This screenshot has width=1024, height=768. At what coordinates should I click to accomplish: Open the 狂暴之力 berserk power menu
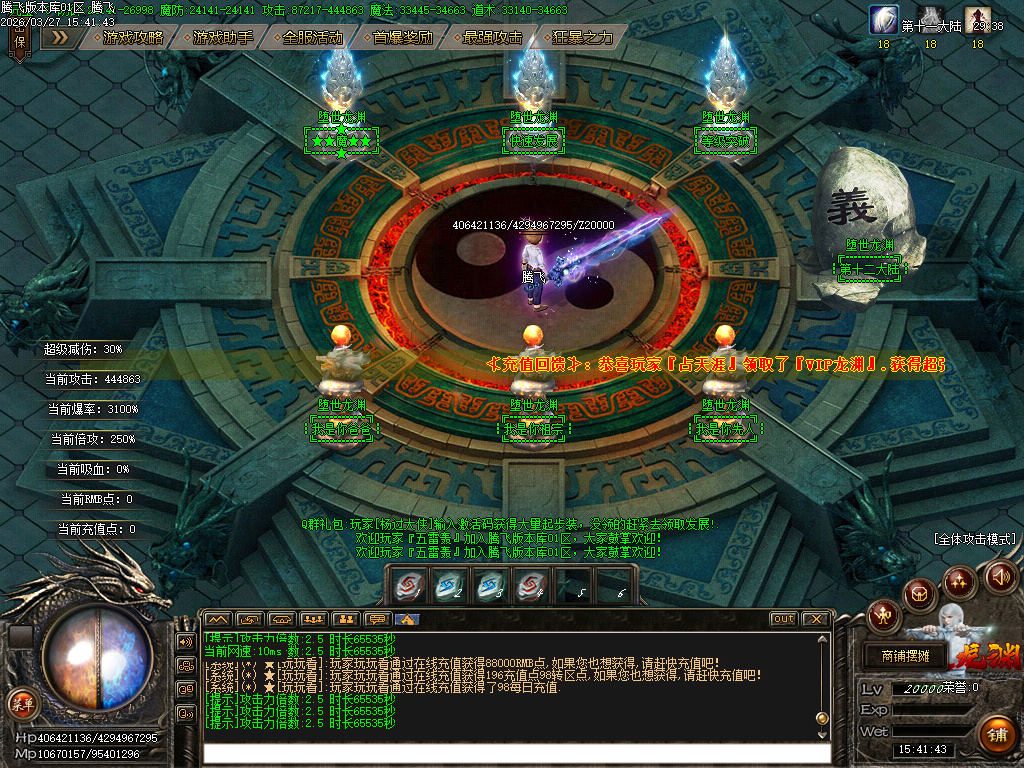click(582, 37)
